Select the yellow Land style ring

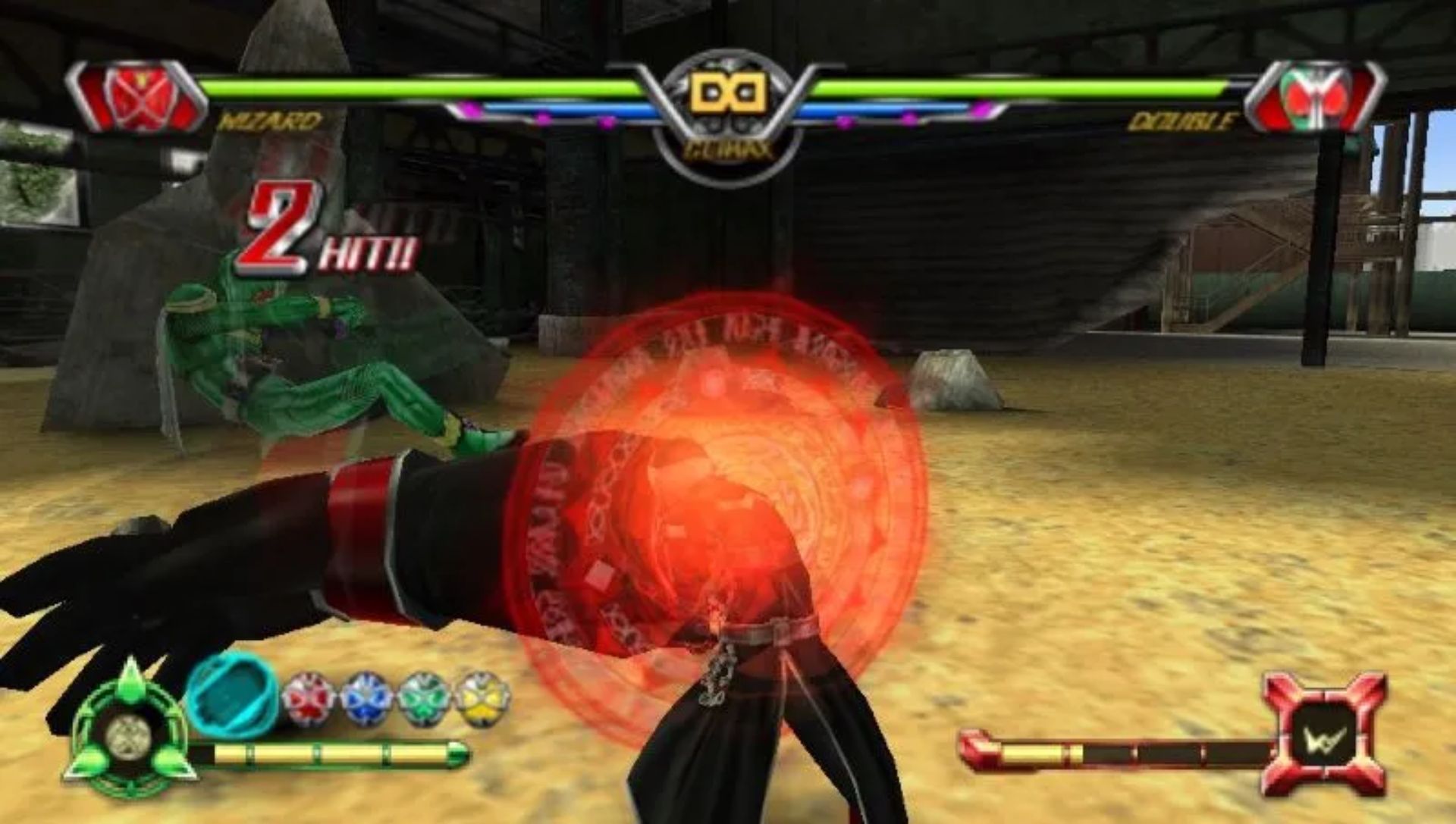click(482, 699)
